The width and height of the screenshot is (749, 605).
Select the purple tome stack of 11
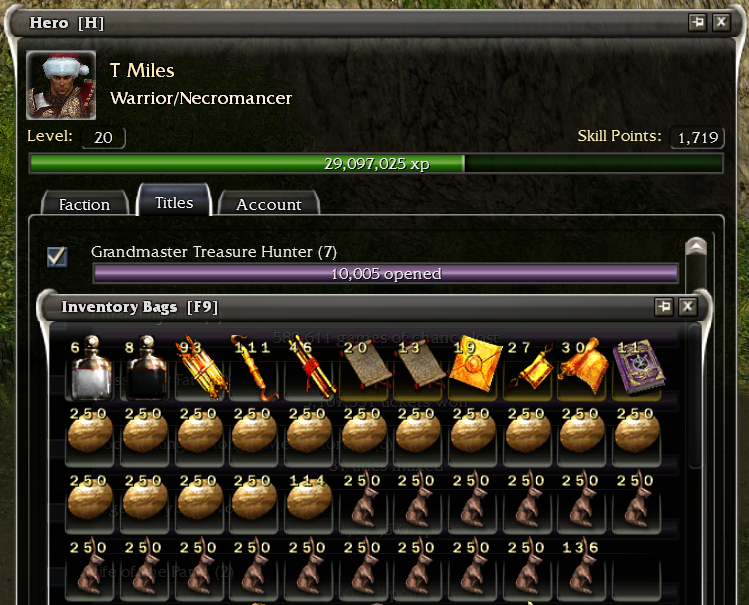633,367
